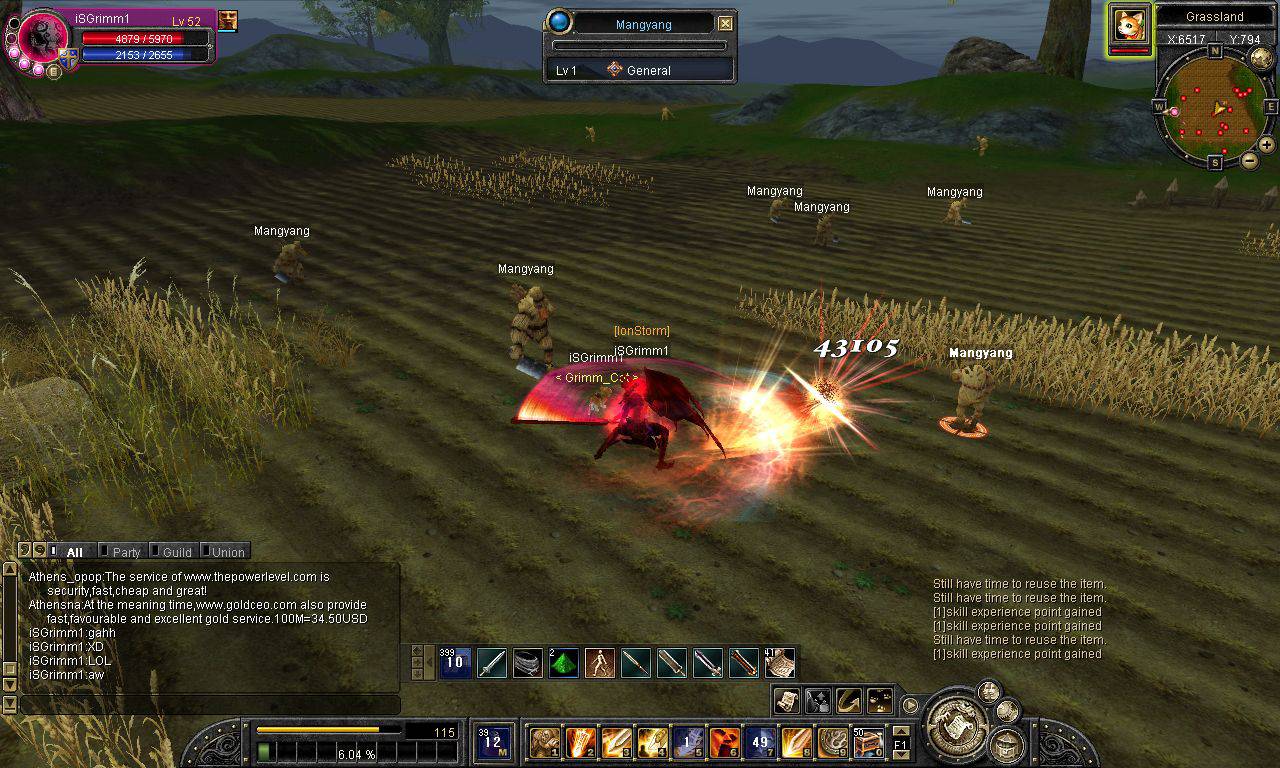The image size is (1280, 768).
Task: Click the golden hook menu icon
Action: tap(848, 700)
